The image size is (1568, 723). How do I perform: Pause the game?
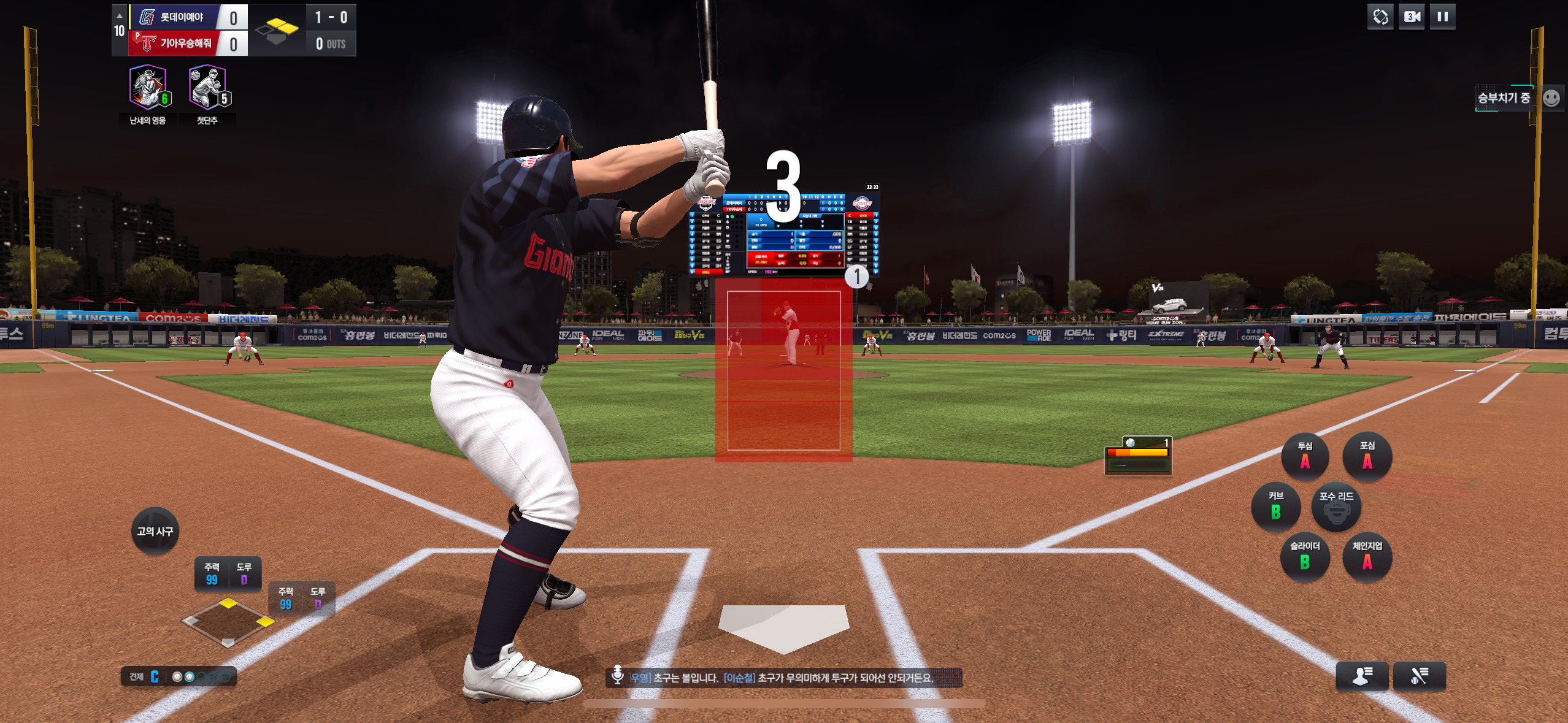point(1442,17)
